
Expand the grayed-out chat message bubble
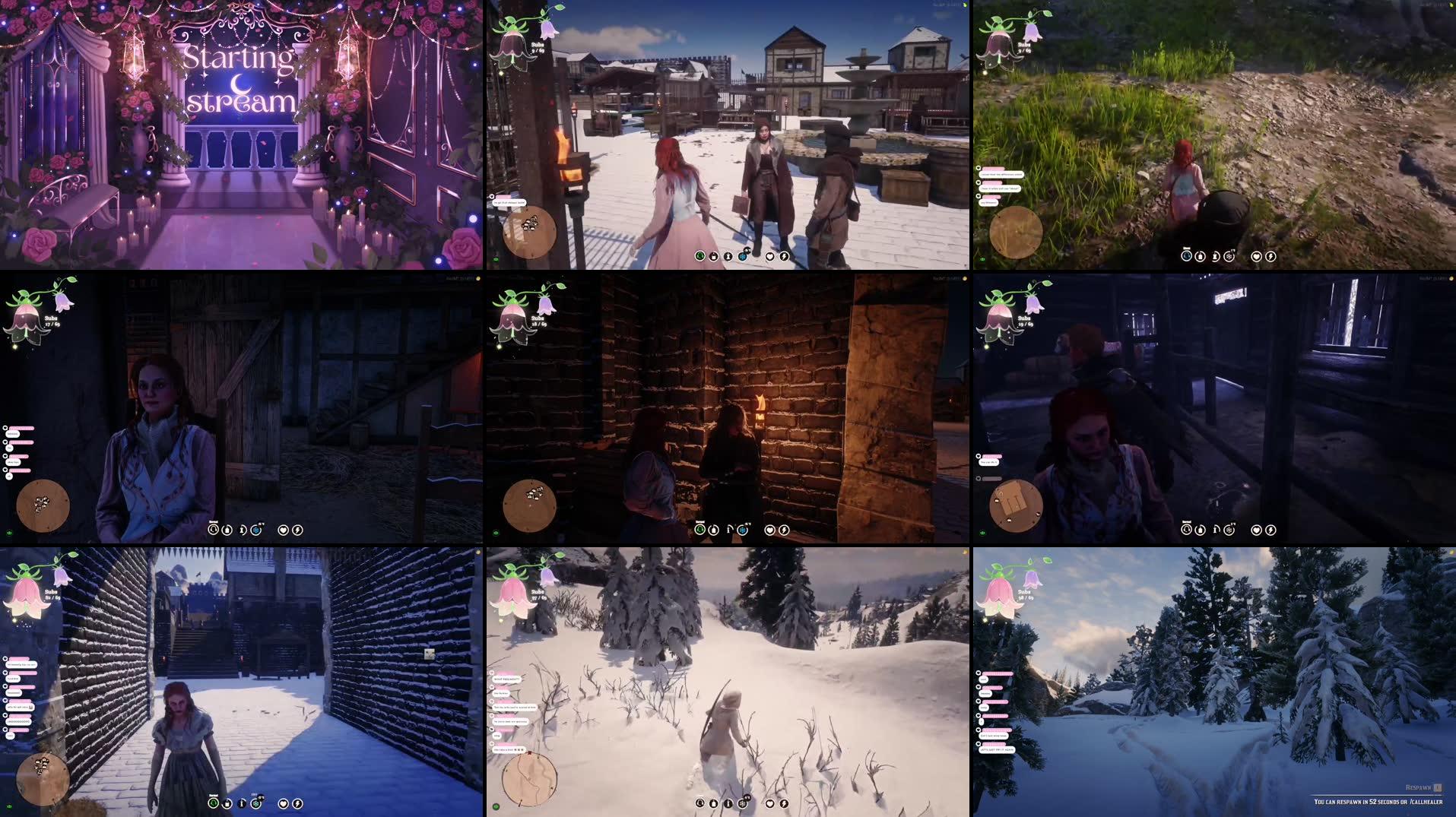pyautogui.click(x=991, y=479)
